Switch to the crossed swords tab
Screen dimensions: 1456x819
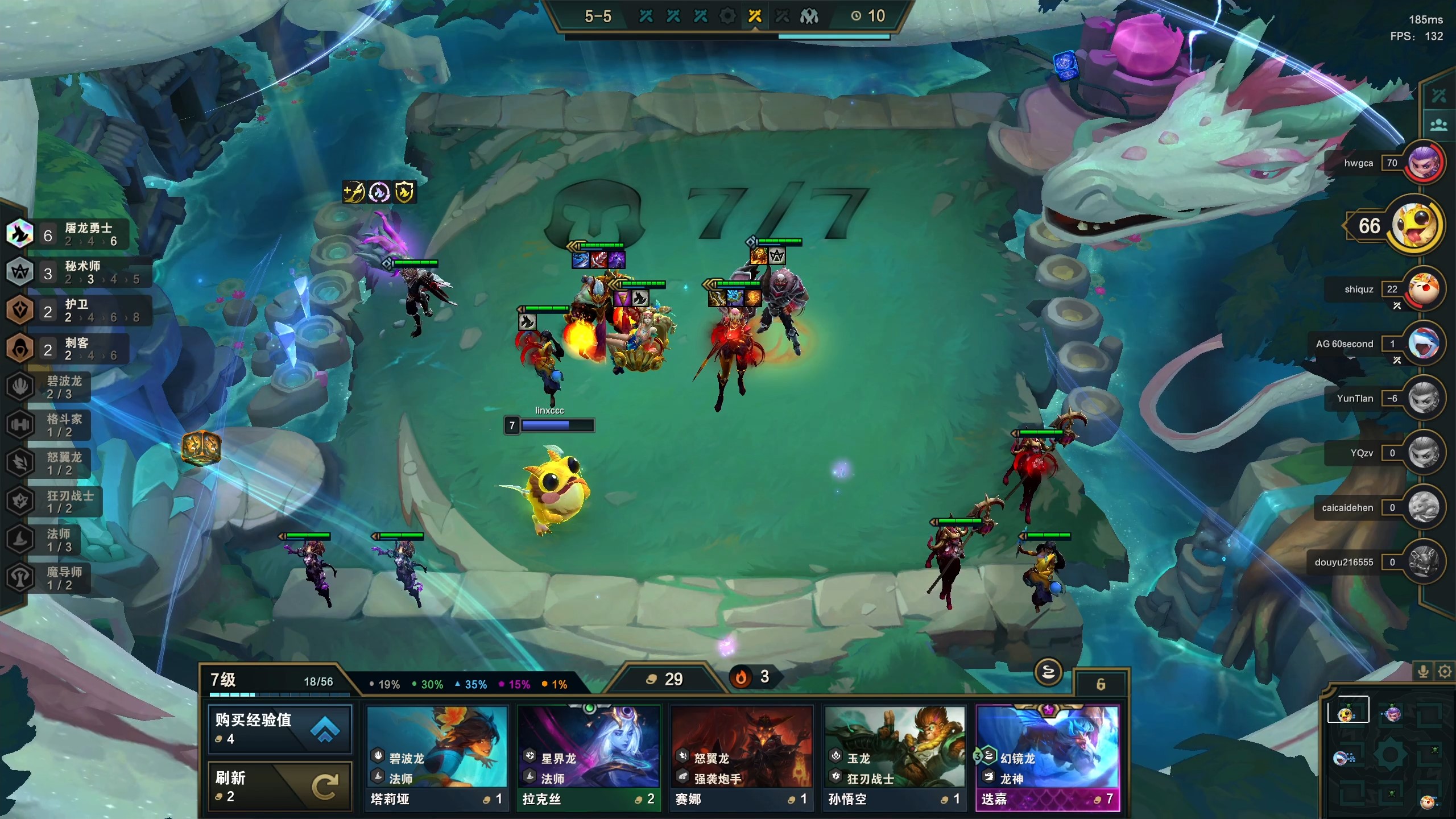point(1439,95)
